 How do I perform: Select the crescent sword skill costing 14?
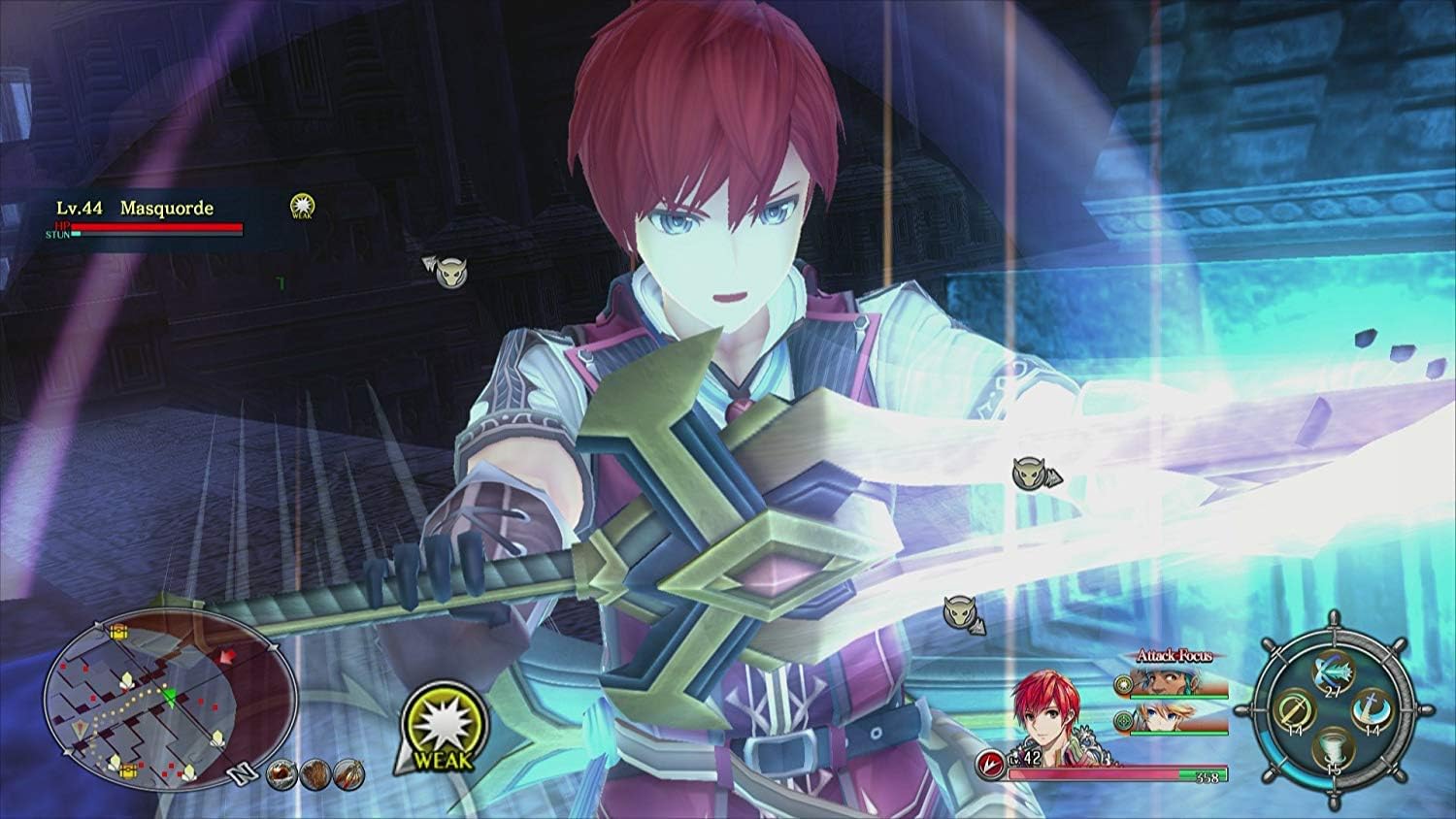(x=1372, y=711)
